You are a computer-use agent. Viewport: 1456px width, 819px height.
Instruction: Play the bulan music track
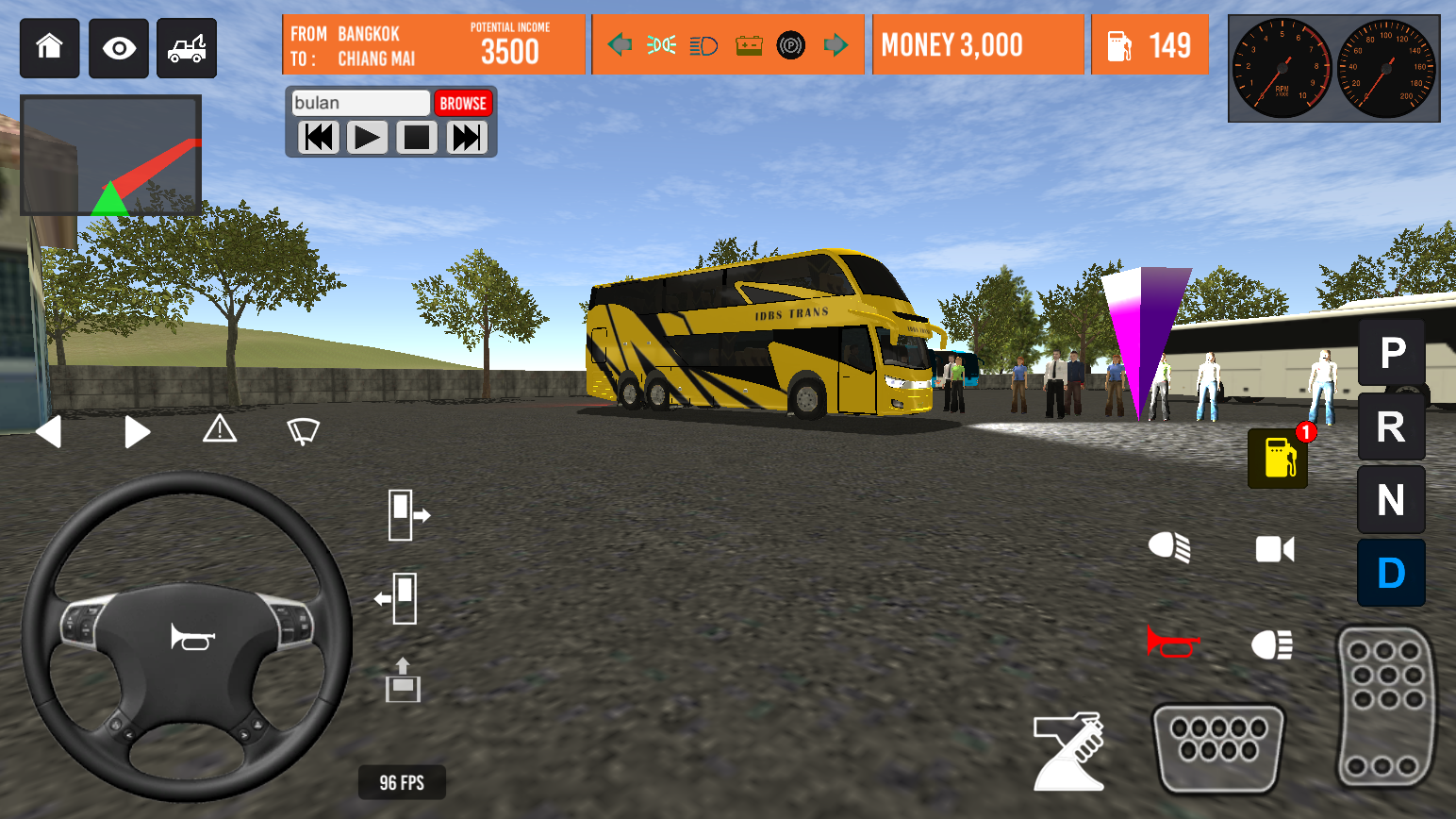click(367, 138)
